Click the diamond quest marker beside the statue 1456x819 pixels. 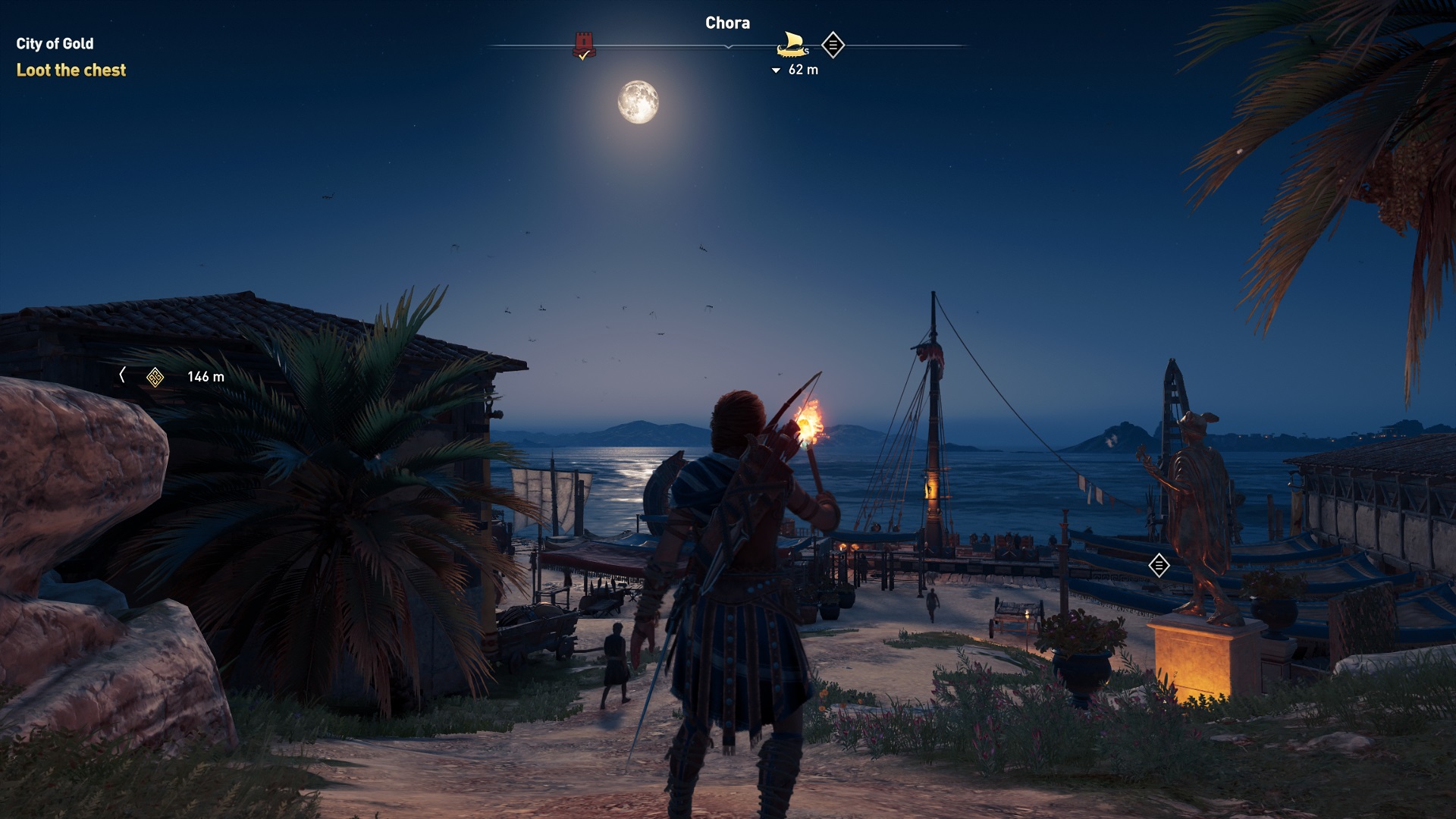pos(1159,565)
